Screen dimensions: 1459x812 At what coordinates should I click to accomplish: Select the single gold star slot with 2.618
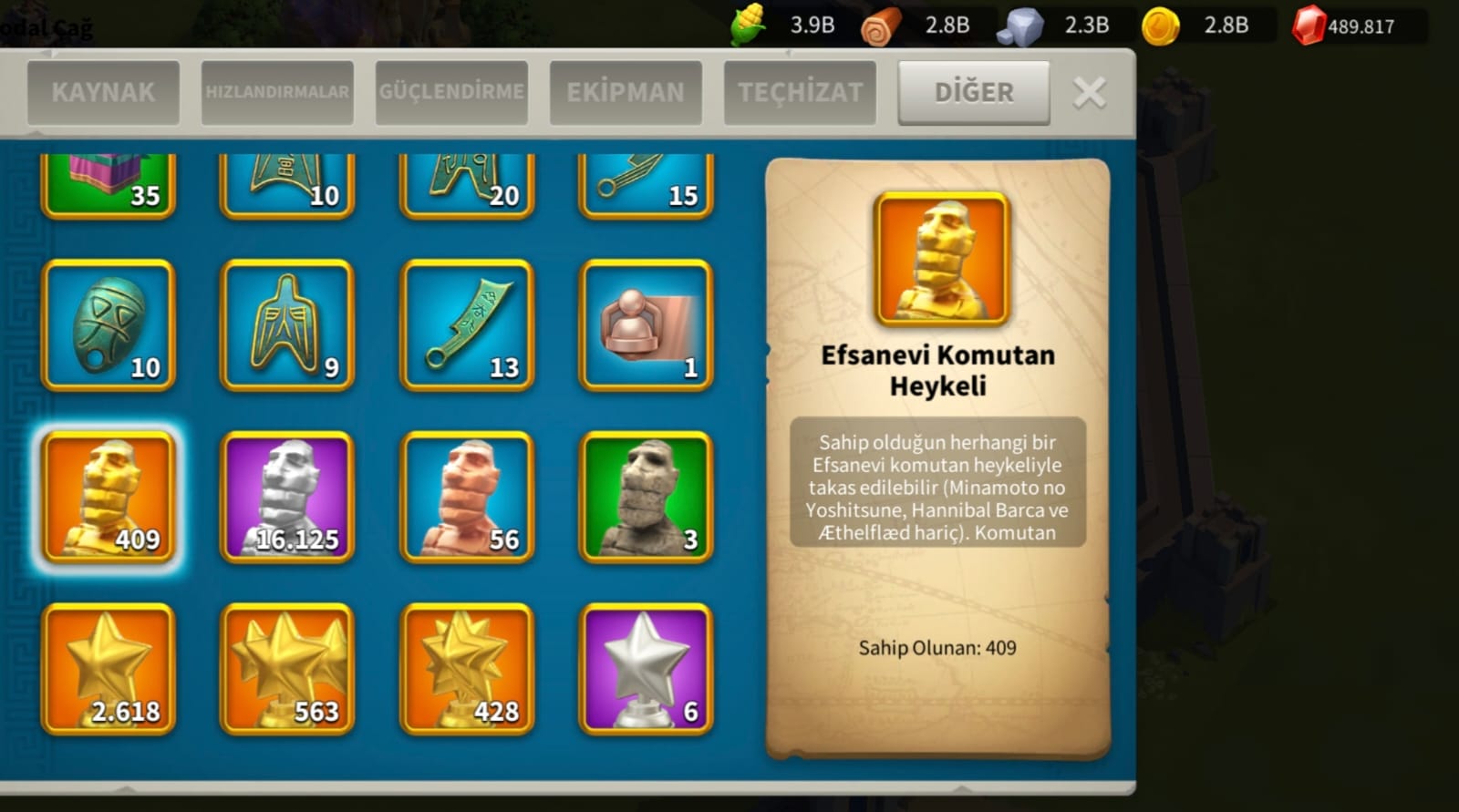coord(109,668)
